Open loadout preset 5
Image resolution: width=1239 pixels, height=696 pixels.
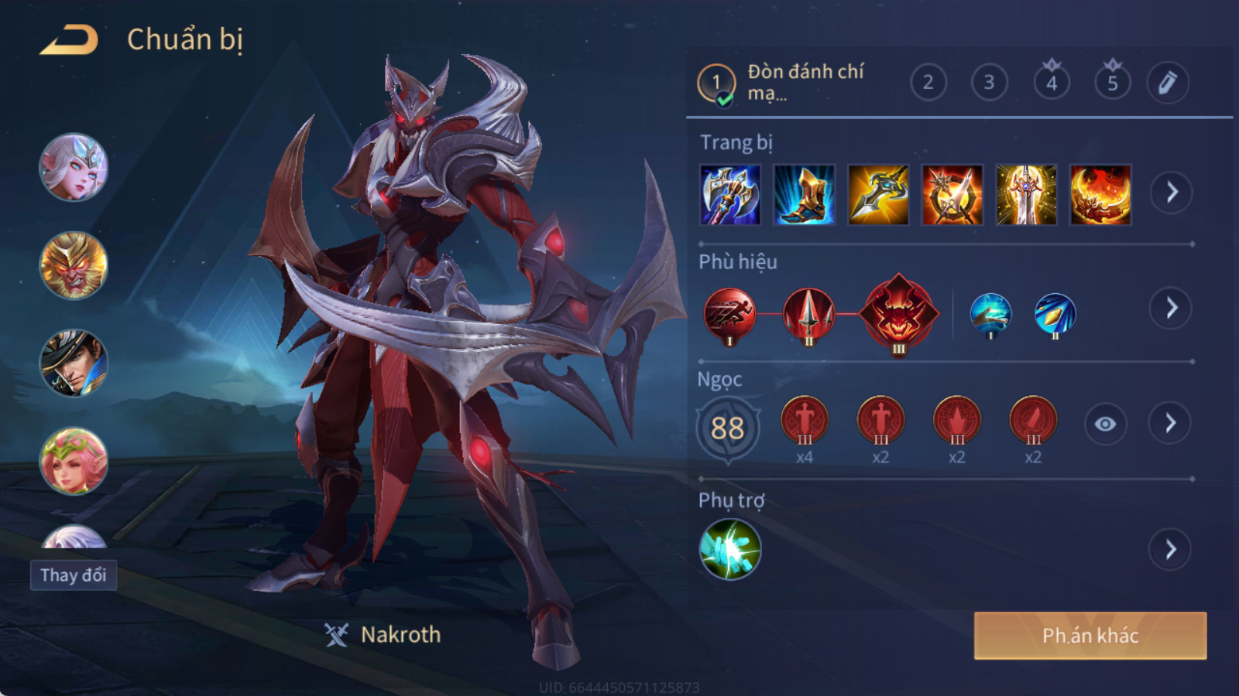(x=1112, y=83)
